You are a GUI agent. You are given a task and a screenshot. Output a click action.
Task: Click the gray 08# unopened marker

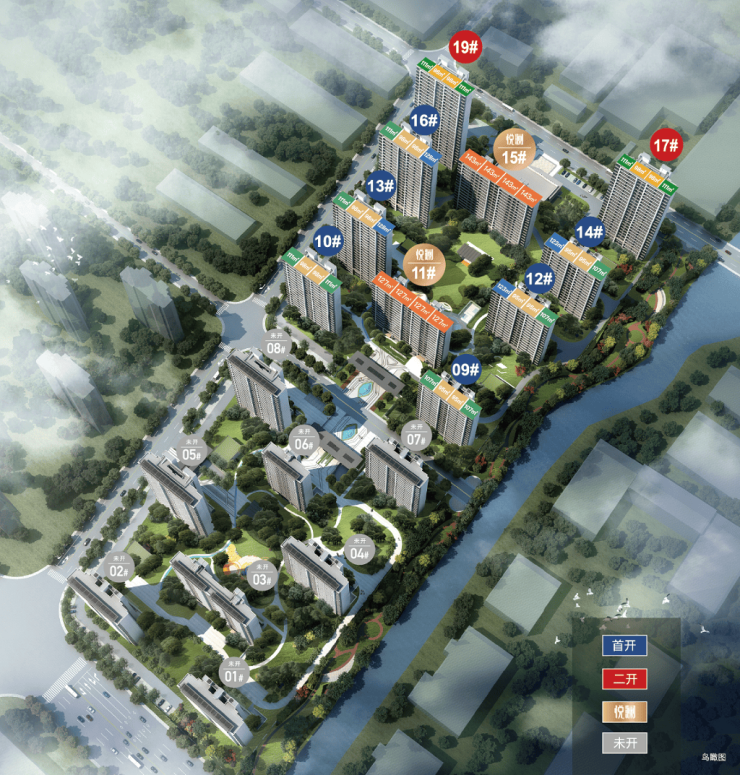click(277, 344)
